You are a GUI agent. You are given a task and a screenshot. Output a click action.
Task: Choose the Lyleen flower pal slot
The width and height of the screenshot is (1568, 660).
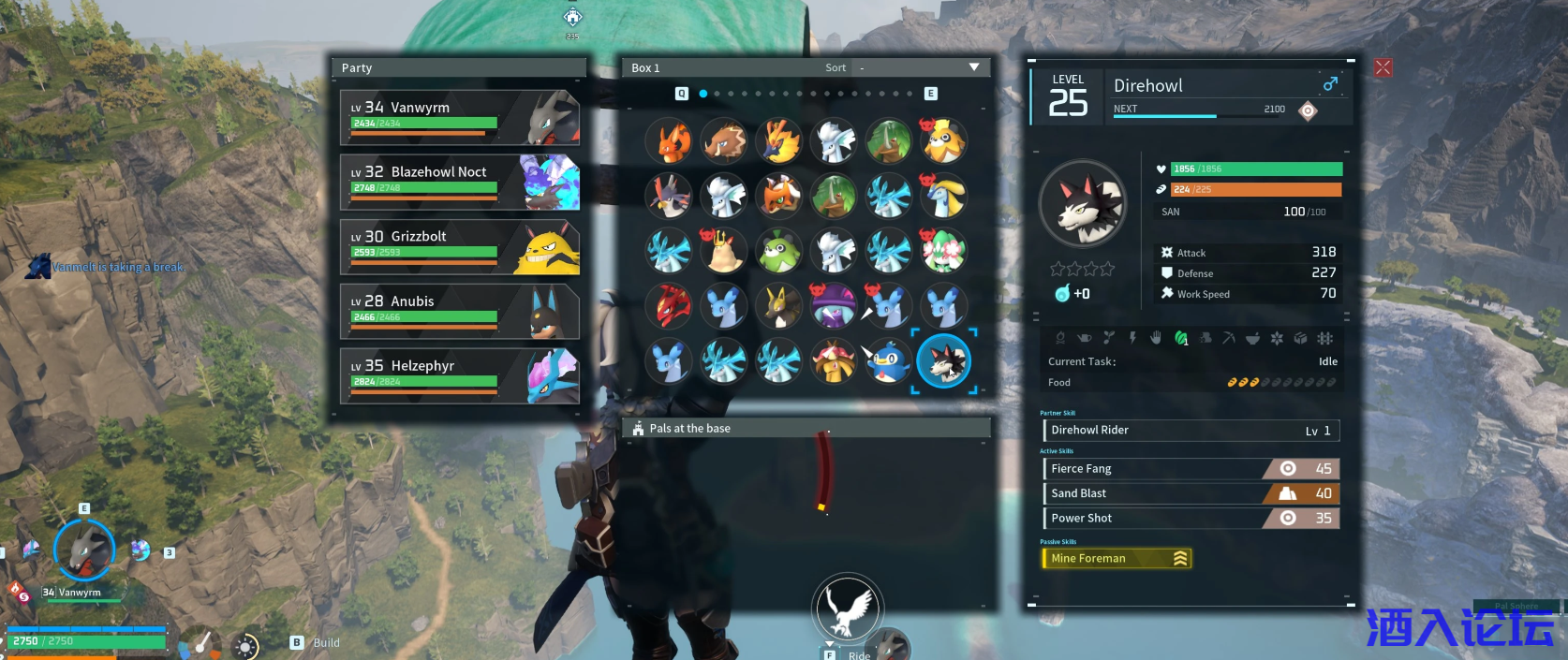point(944,251)
